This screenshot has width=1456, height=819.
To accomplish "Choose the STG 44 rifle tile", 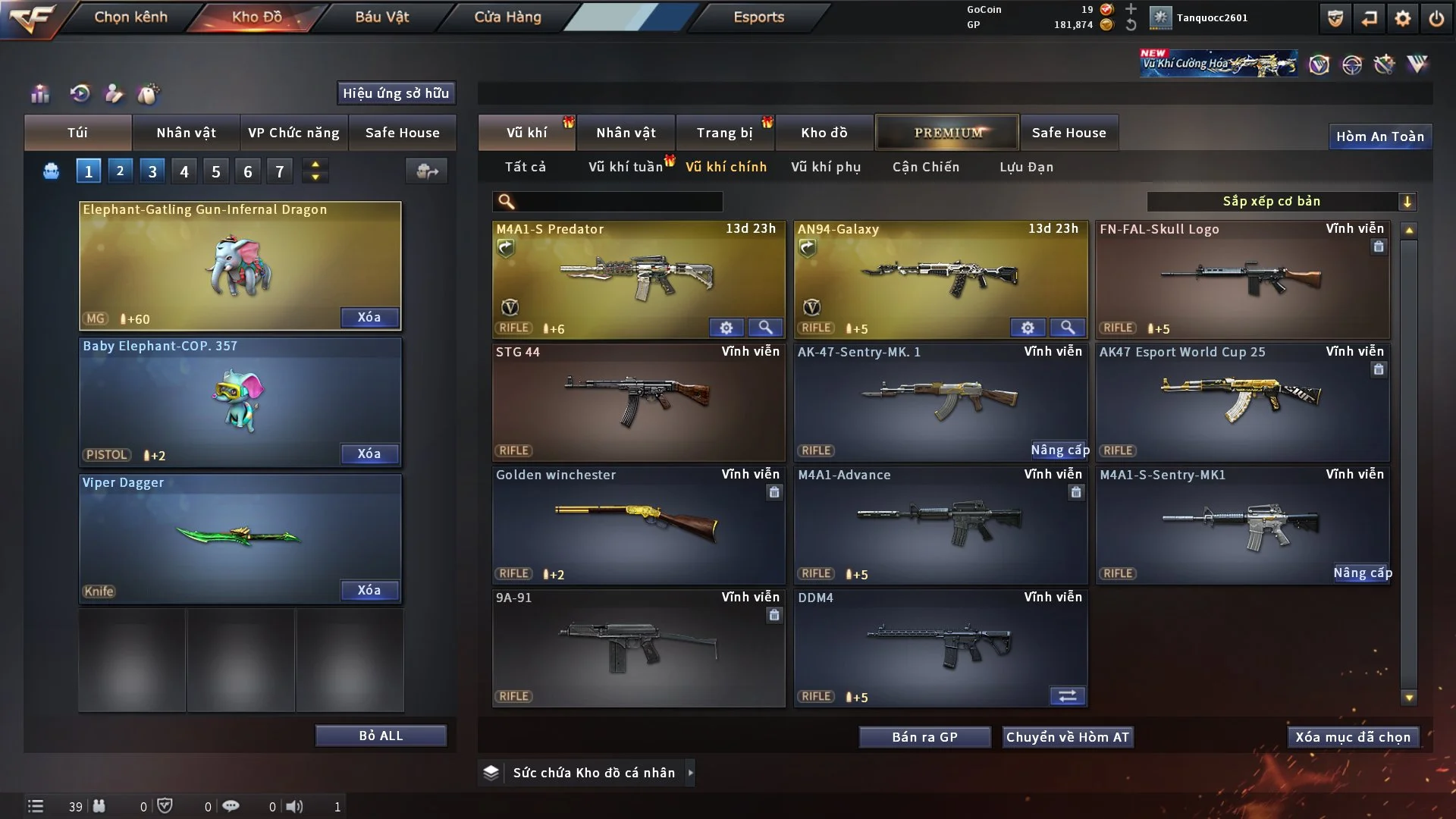I will 638,402.
